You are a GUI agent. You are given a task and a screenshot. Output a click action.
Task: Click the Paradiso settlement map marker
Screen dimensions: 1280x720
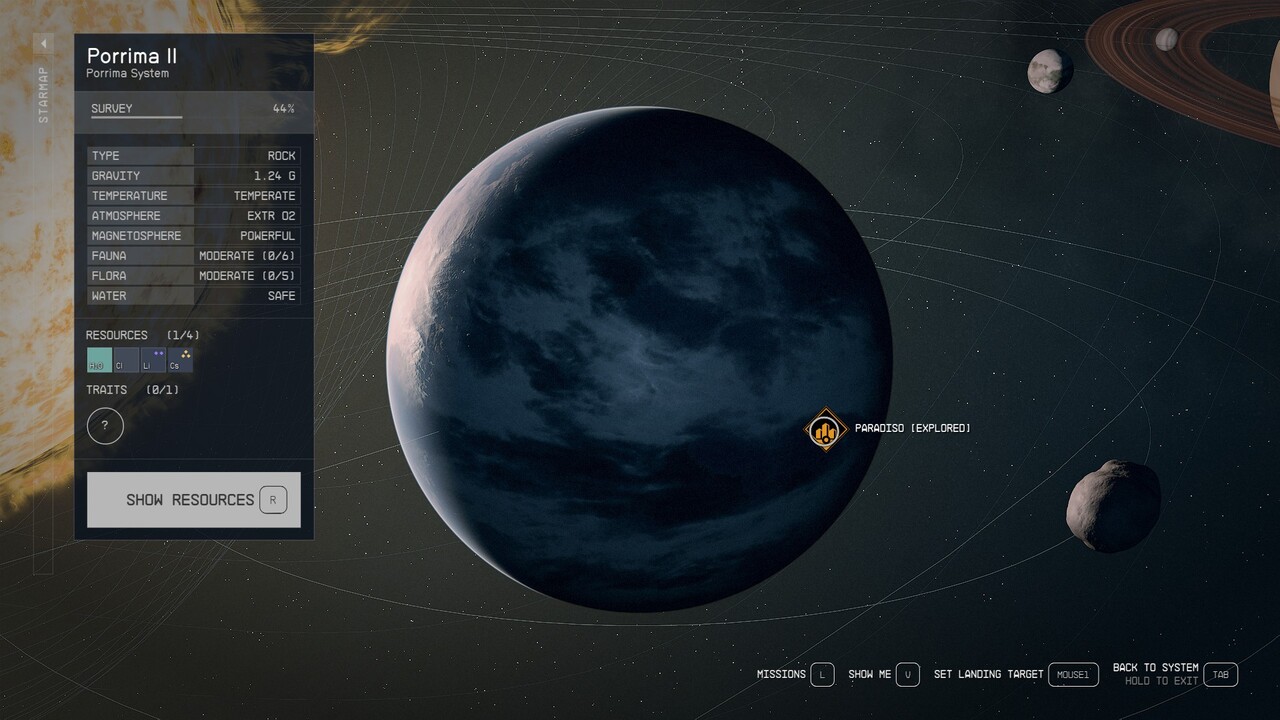pyautogui.click(x=826, y=428)
